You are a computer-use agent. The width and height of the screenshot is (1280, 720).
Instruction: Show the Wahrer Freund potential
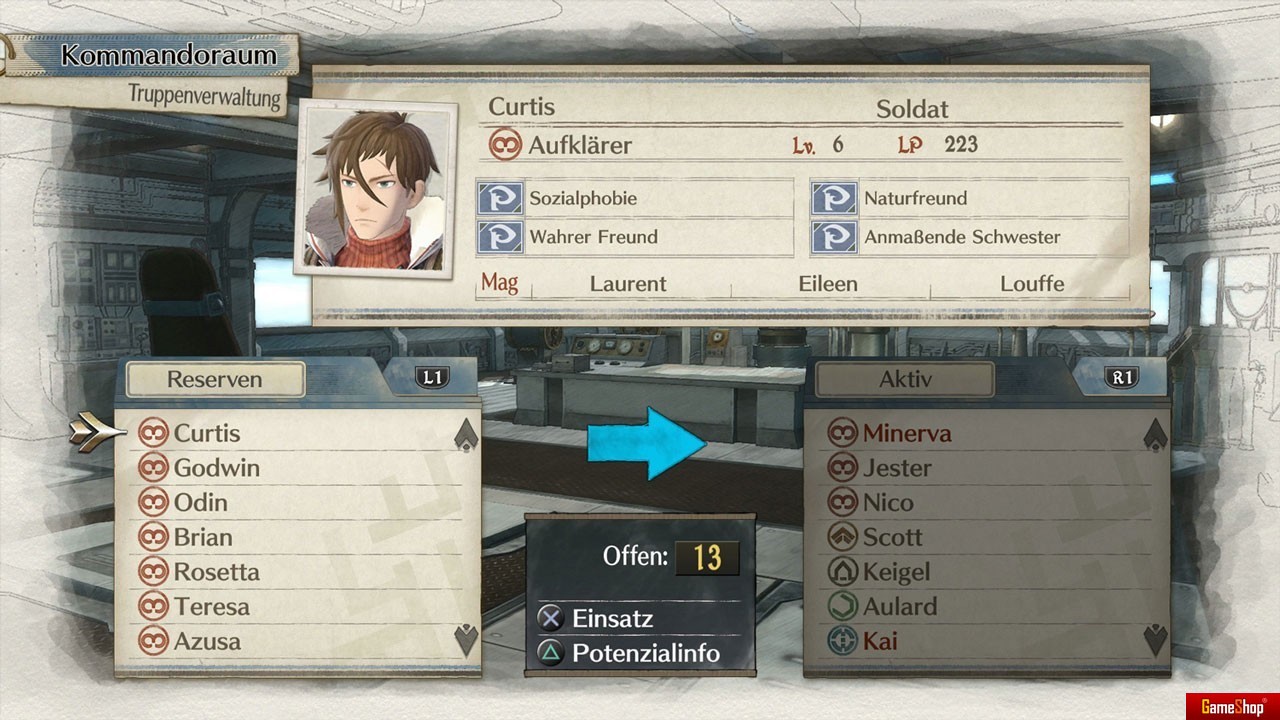tap(593, 237)
